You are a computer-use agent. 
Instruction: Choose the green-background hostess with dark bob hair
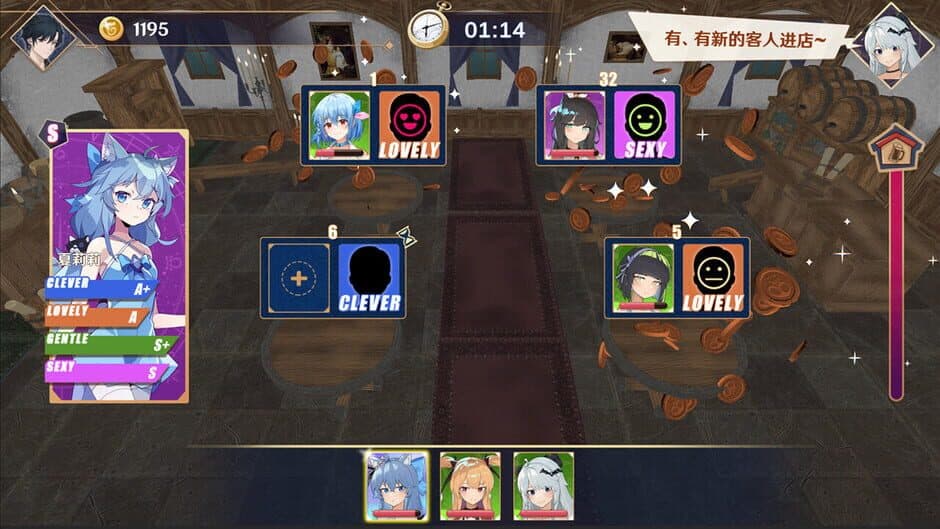[x=643, y=279]
